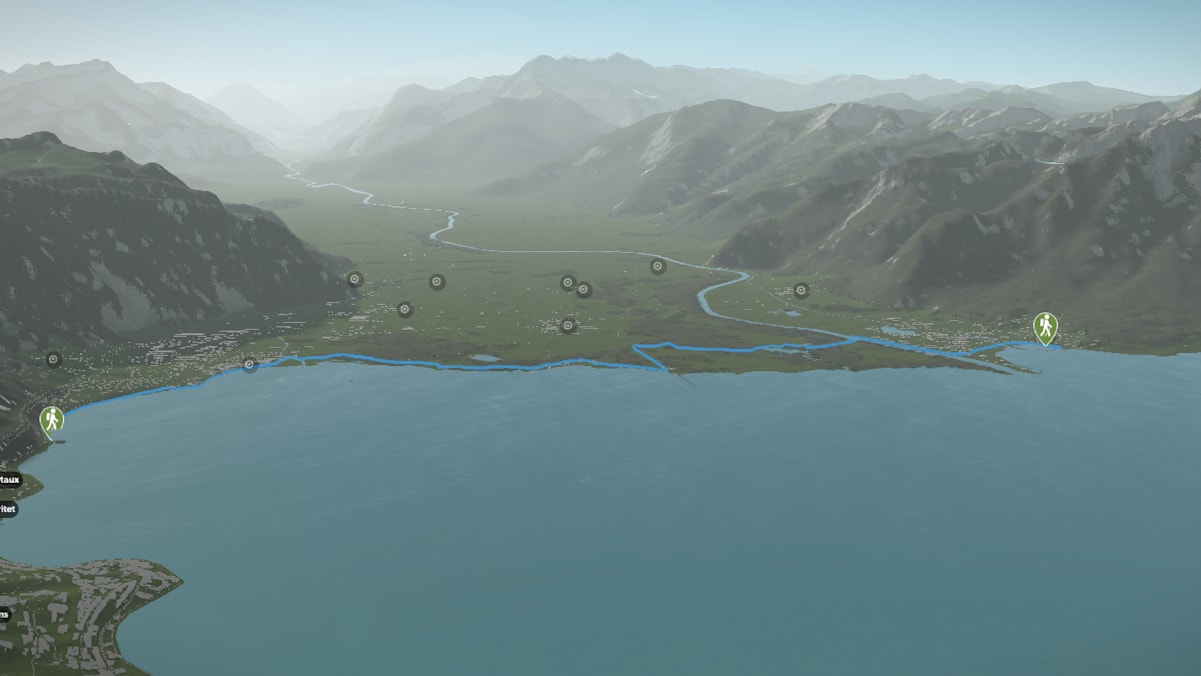Open the round waypoint marker sitting on the blue route

[x=249, y=365]
